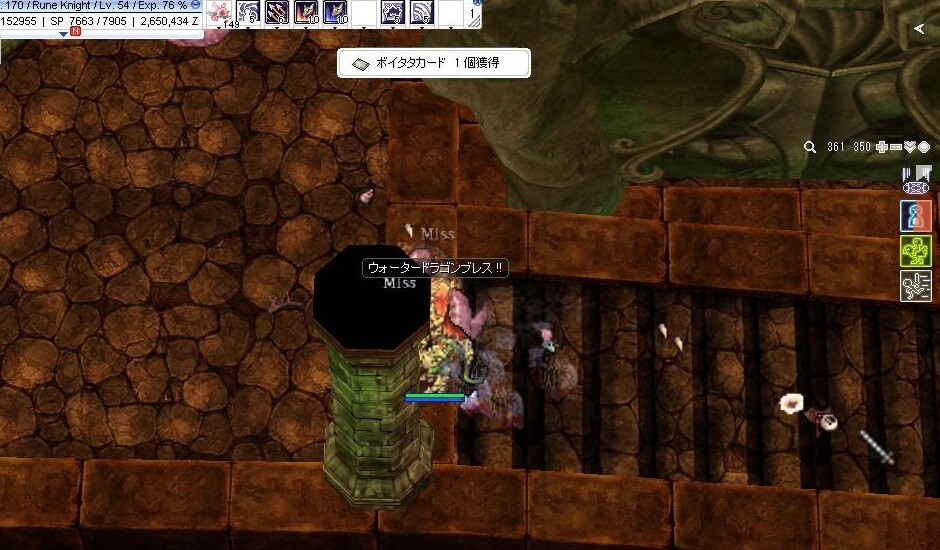
Task: Click the Poitata Card obtained notification
Action: coord(433,63)
